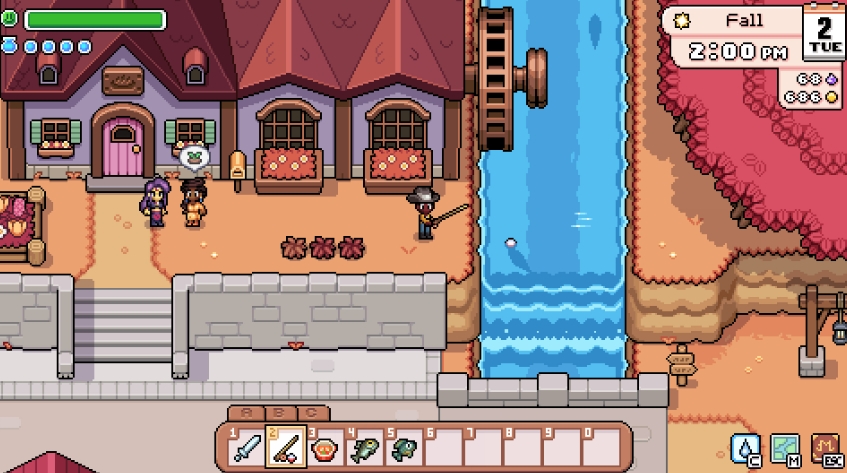The height and width of the screenshot is (473, 847).
Task: Choose the soup bowl in slot 3
Action: (326, 447)
